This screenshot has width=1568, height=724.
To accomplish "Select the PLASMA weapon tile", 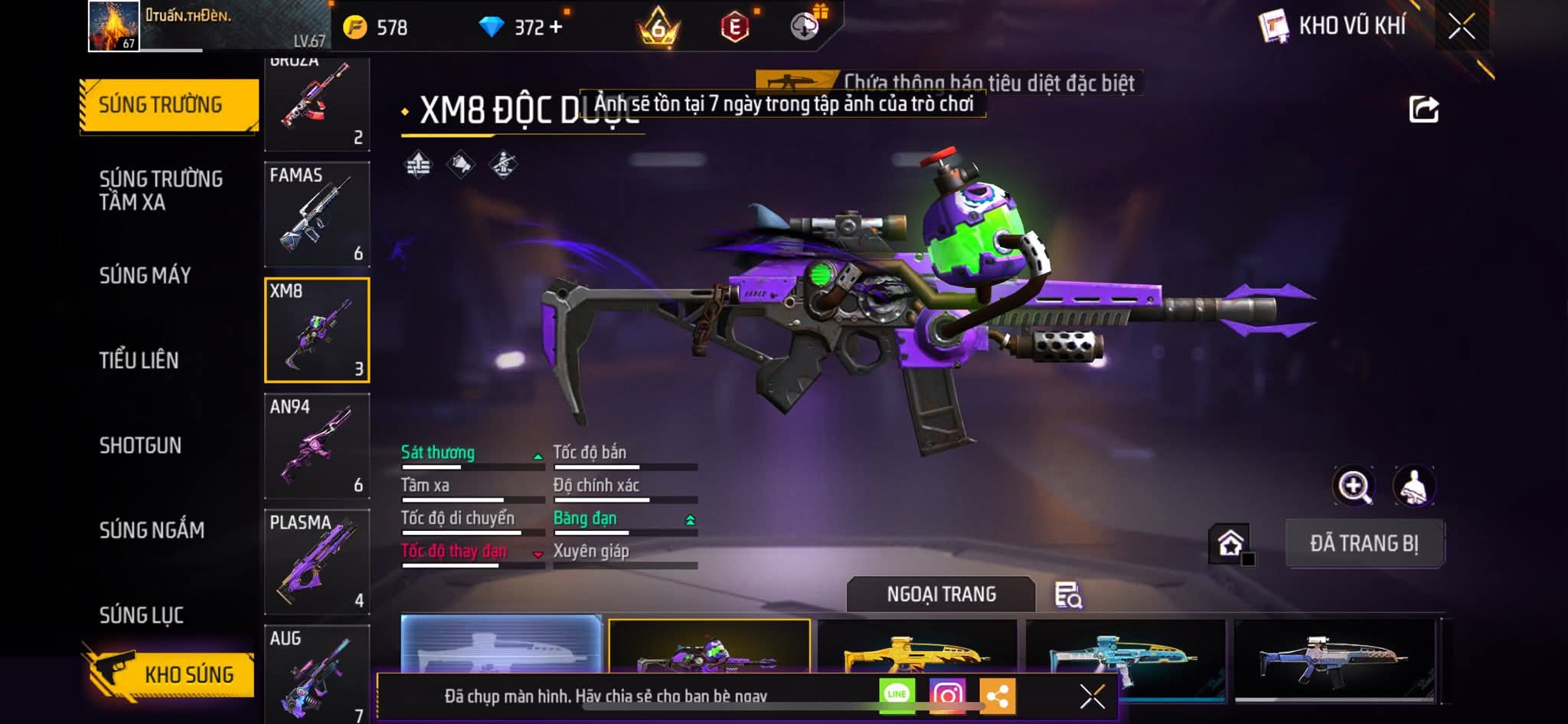I will [317, 562].
